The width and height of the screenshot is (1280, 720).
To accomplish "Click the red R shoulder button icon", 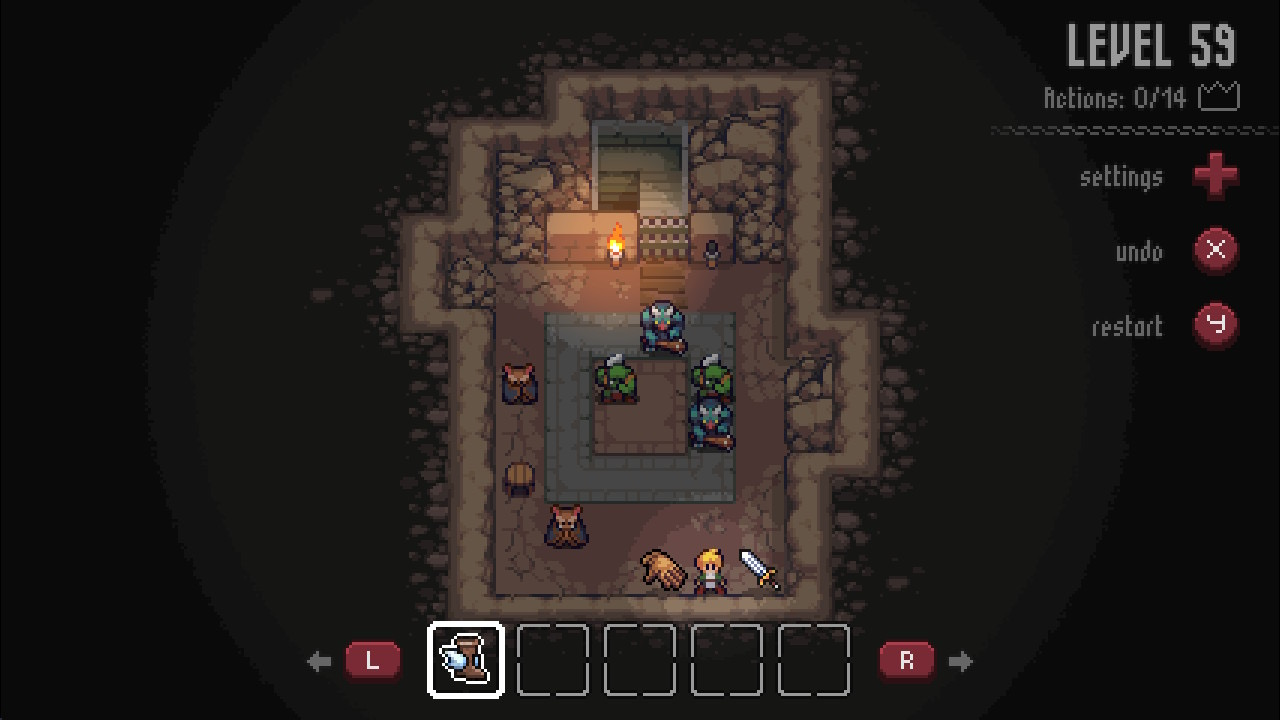I will click(x=908, y=660).
